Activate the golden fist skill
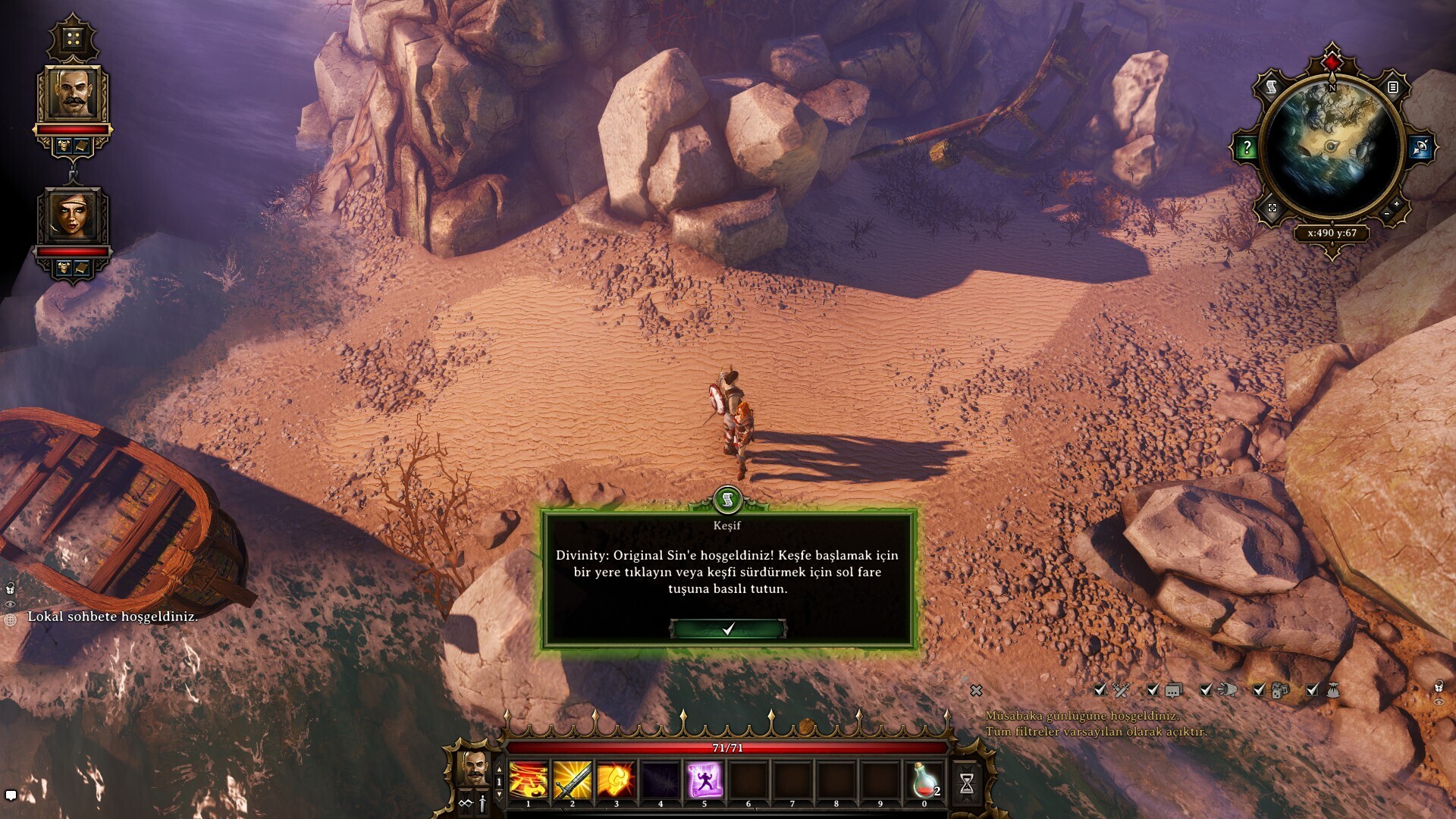1456x819 pixels. 616,781
